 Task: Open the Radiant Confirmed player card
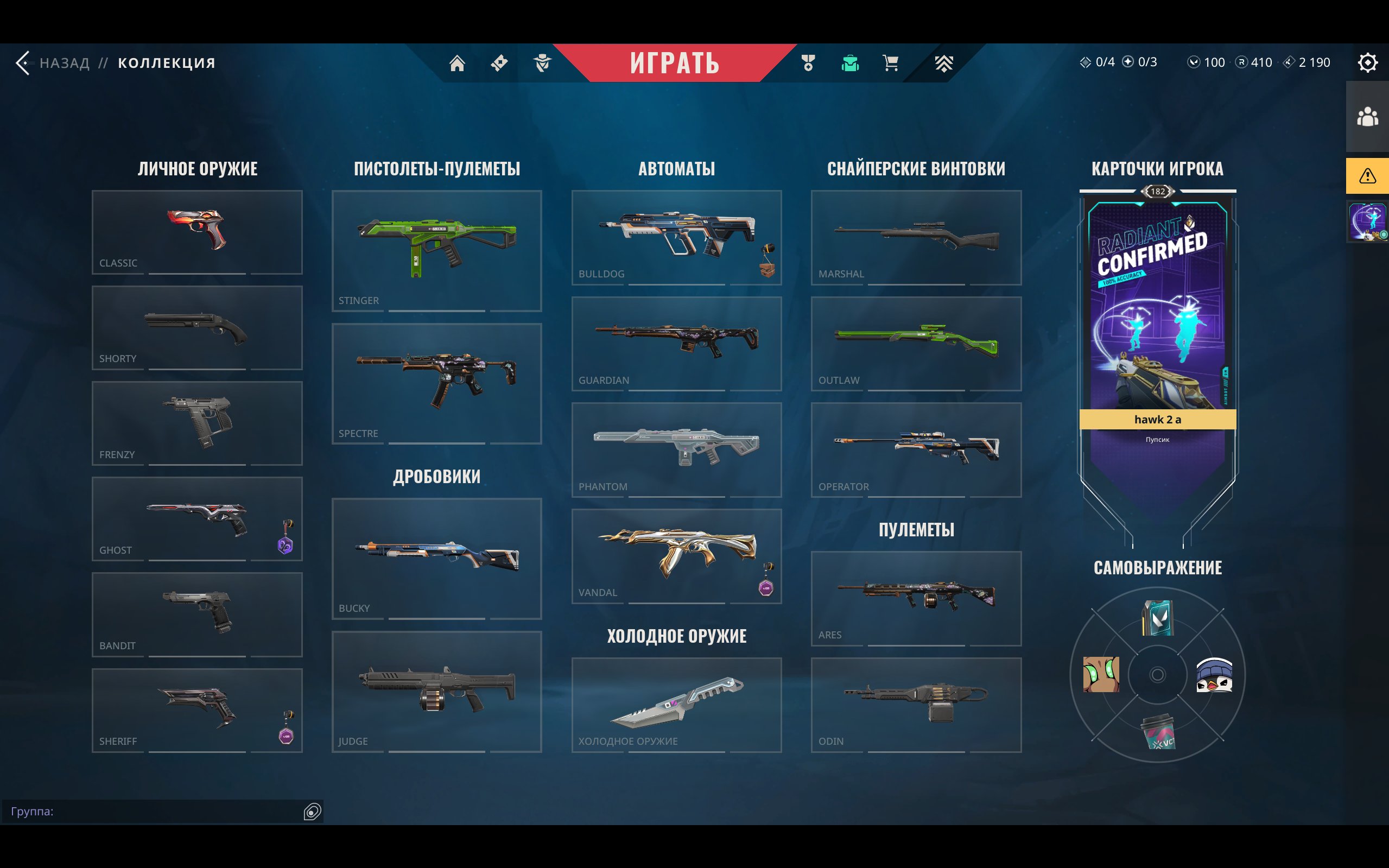pos(1157,310)
